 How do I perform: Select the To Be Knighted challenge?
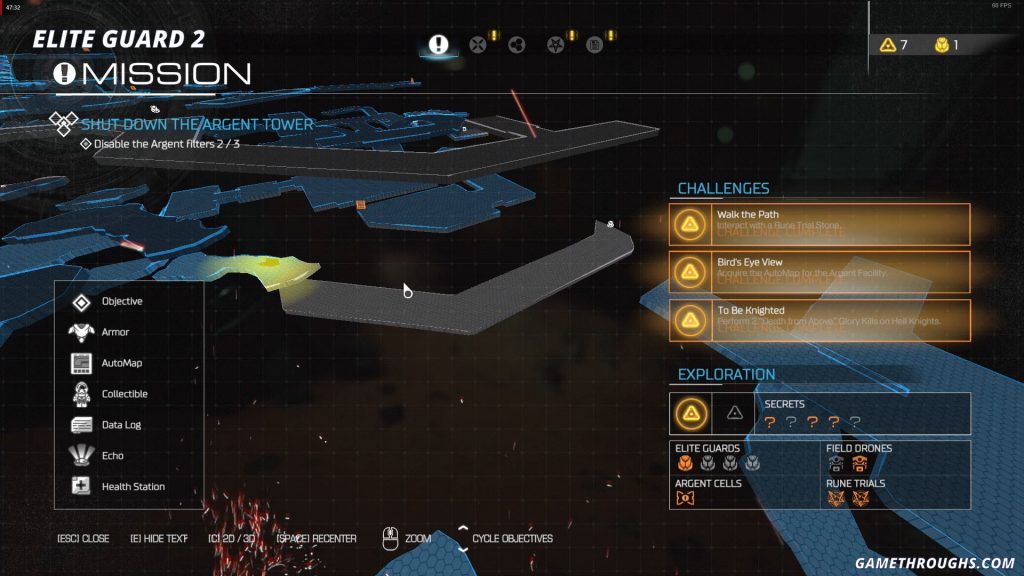820,319
